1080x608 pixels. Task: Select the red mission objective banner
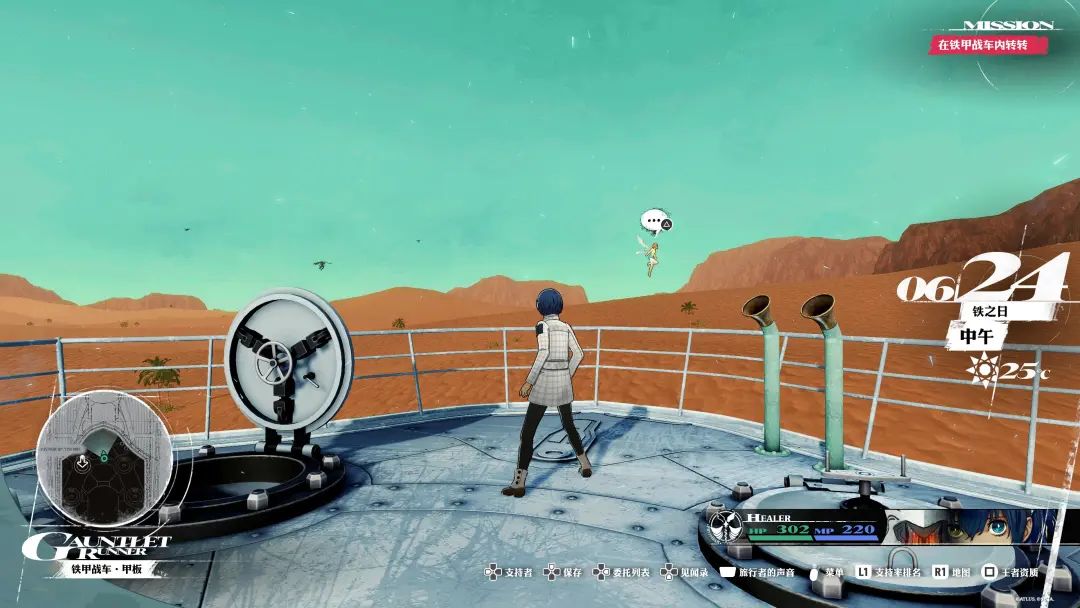coord(987,45)
